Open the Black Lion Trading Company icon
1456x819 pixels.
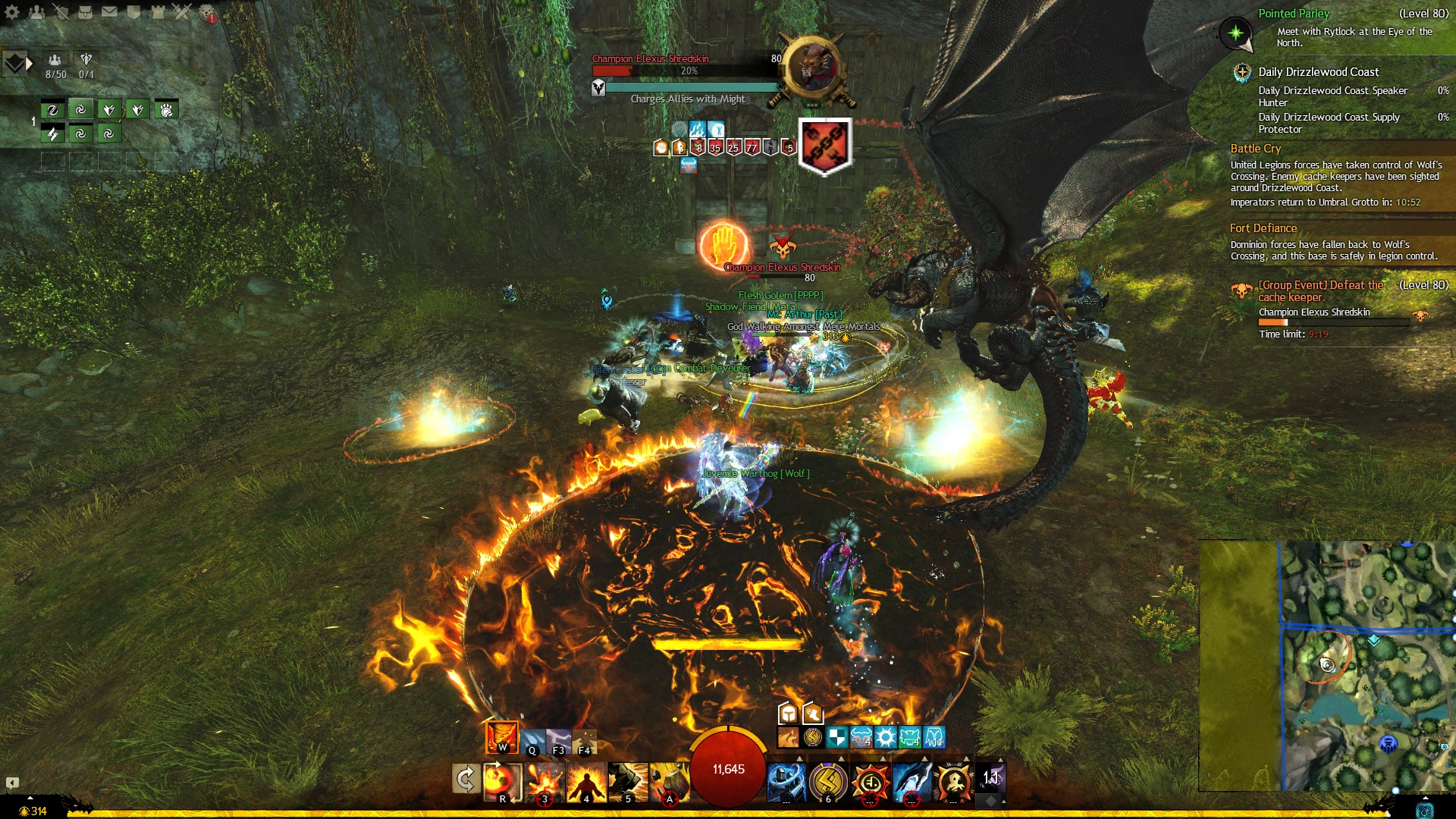click(x=207, y=11)
